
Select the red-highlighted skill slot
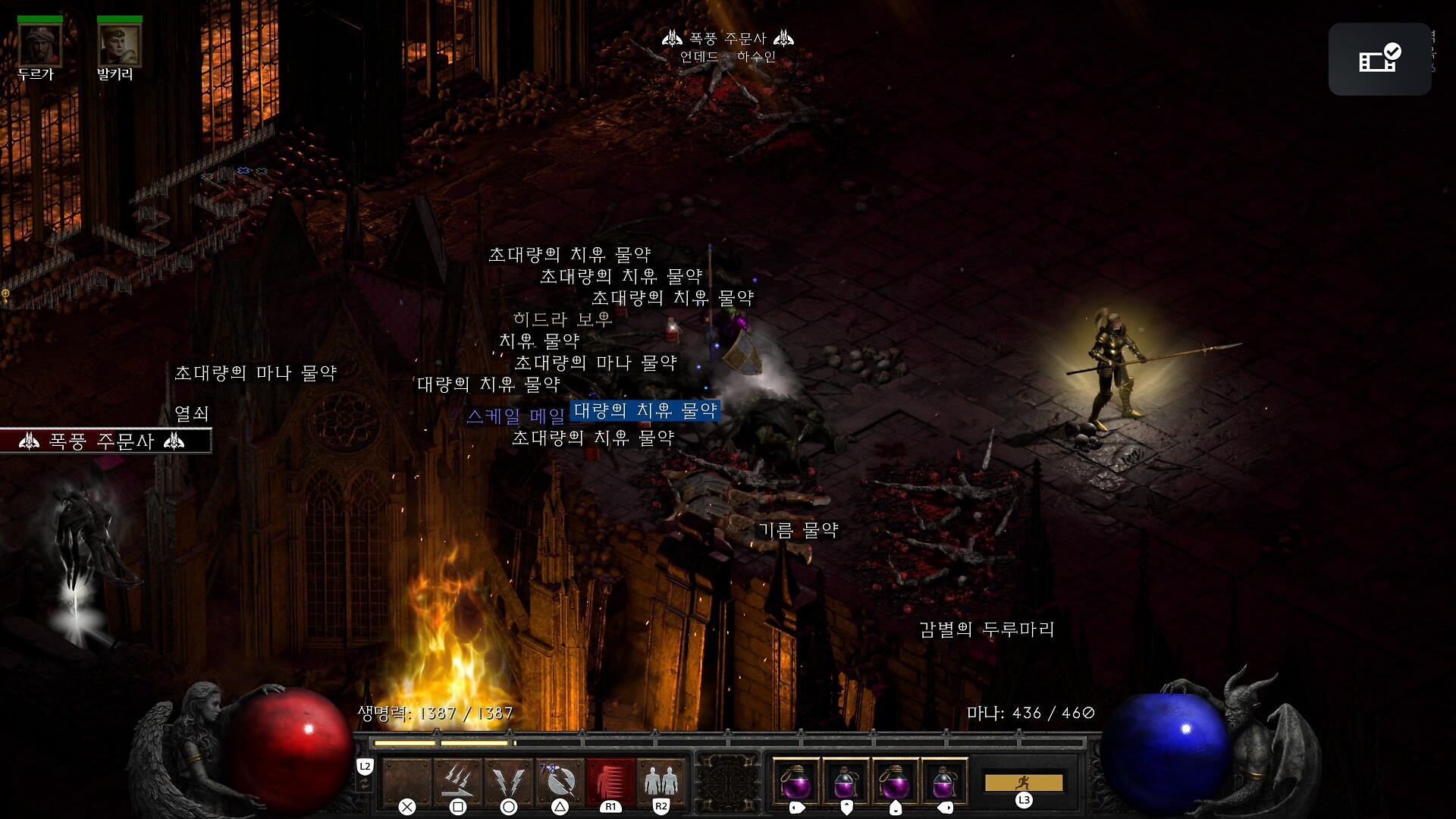click(x=610, y=780)
